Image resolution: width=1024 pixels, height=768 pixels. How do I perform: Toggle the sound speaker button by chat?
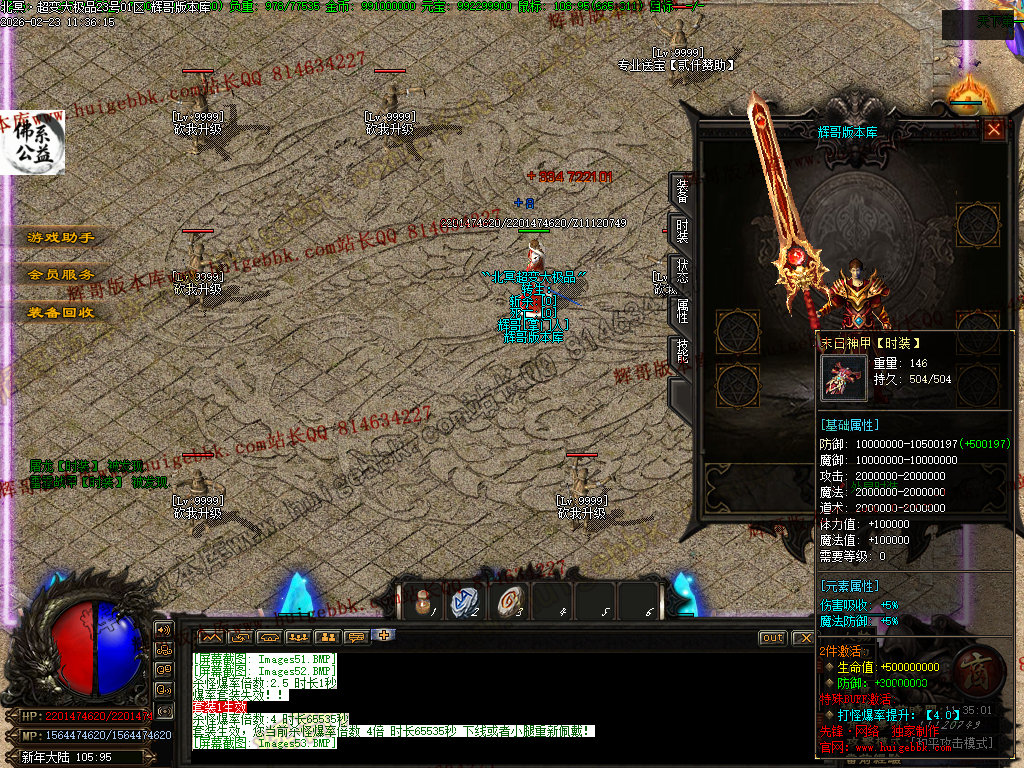click(x=162, y=630)
